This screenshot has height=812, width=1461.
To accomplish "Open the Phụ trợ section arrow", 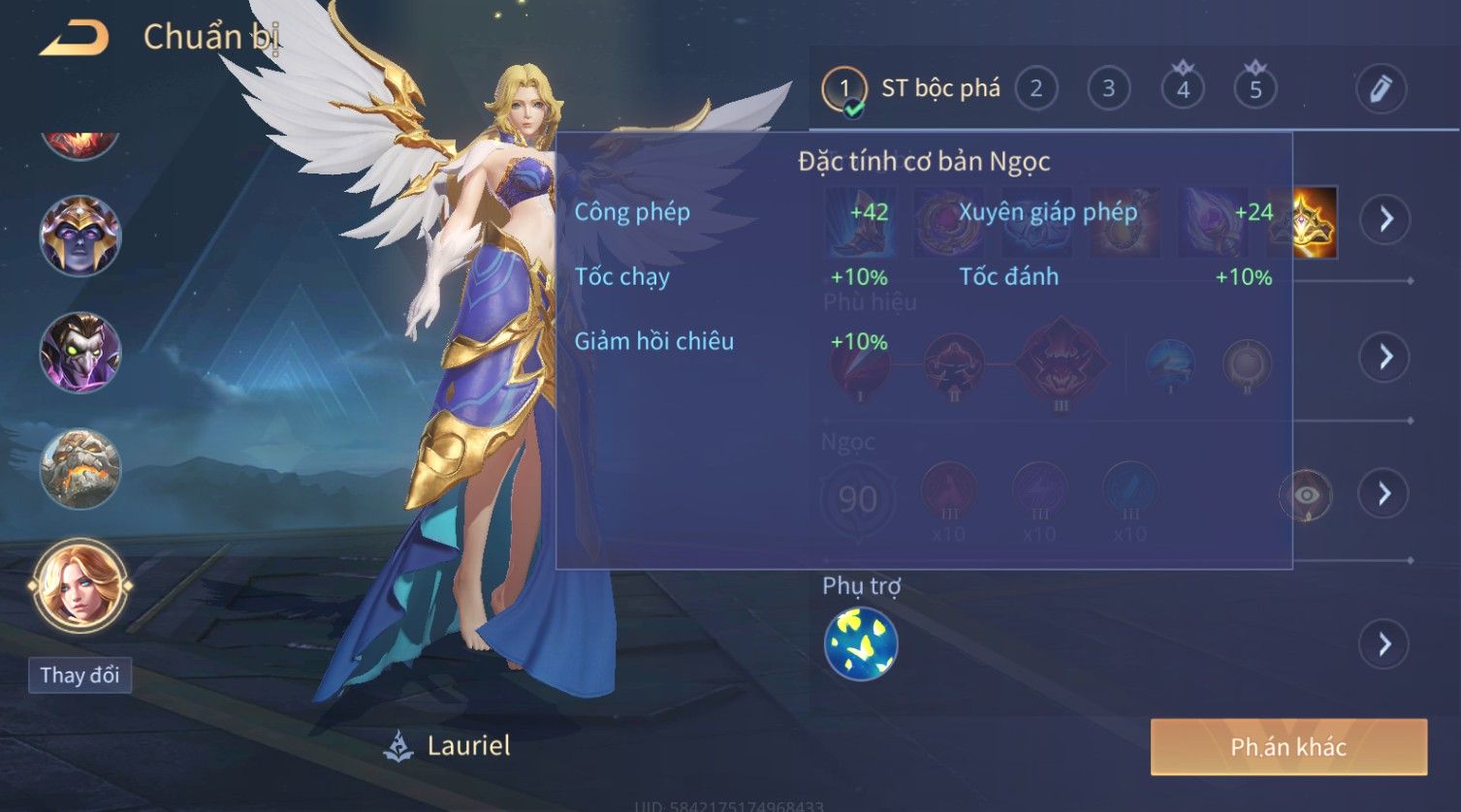I will click(1384, 644).
